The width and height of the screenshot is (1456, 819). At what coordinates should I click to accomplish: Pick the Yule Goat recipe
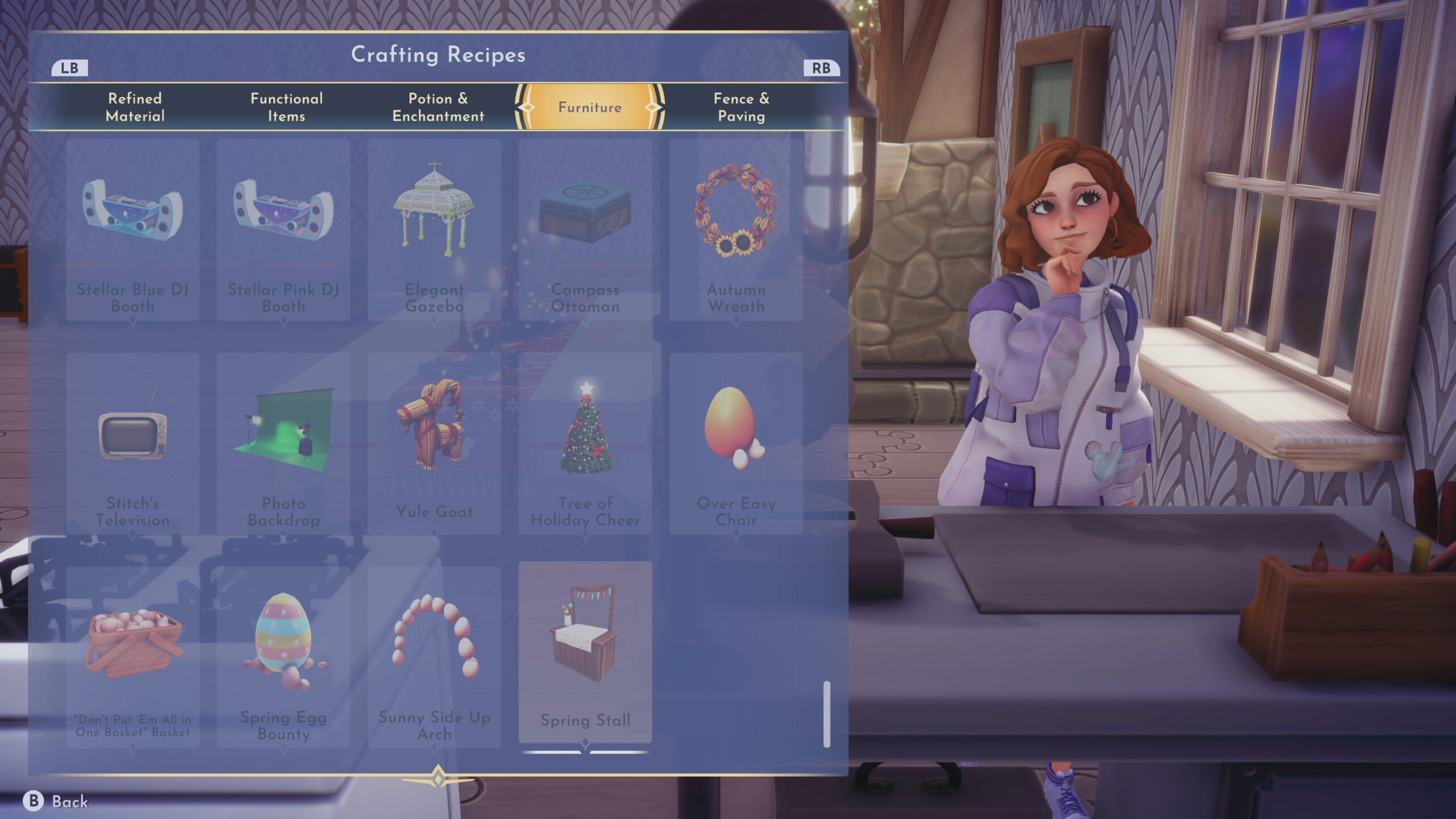click(x=435, y=444)
